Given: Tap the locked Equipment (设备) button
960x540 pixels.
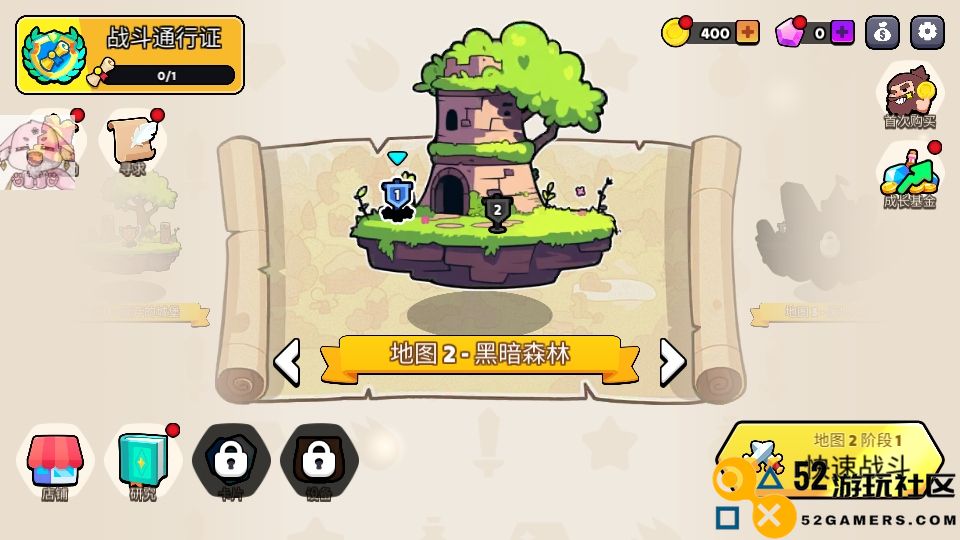Looking at the screenshot, I should (319, 462).
